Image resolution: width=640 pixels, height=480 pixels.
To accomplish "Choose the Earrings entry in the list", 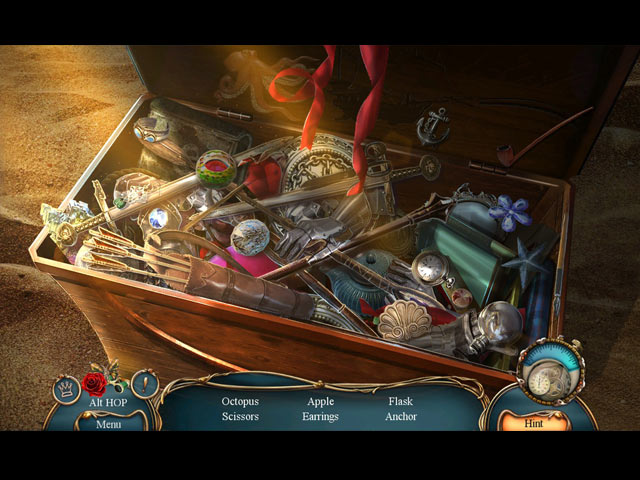I will pos(320,416).
